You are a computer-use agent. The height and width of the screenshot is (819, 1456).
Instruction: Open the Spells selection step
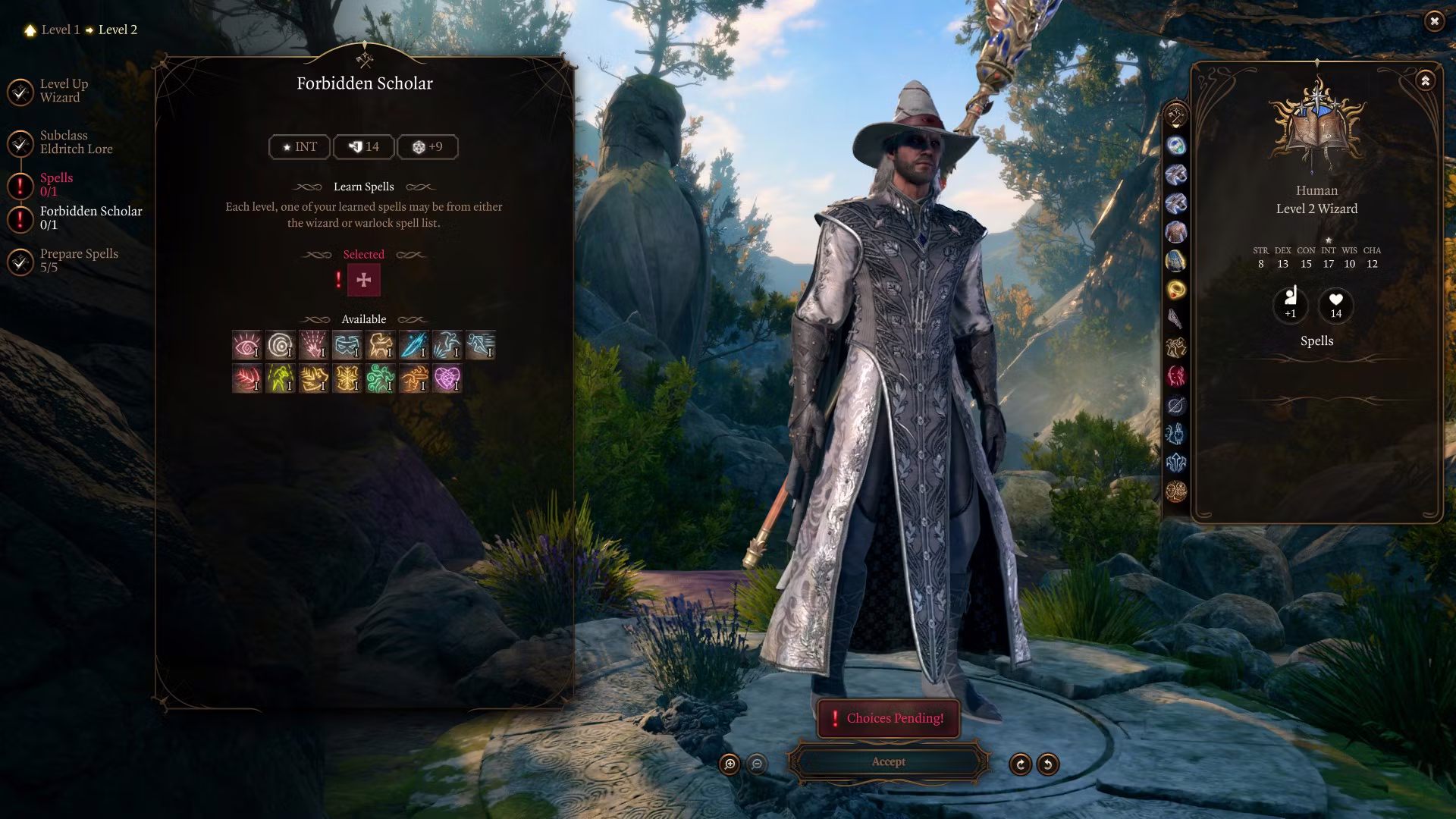pyautogui.click(x=56, y=184)
